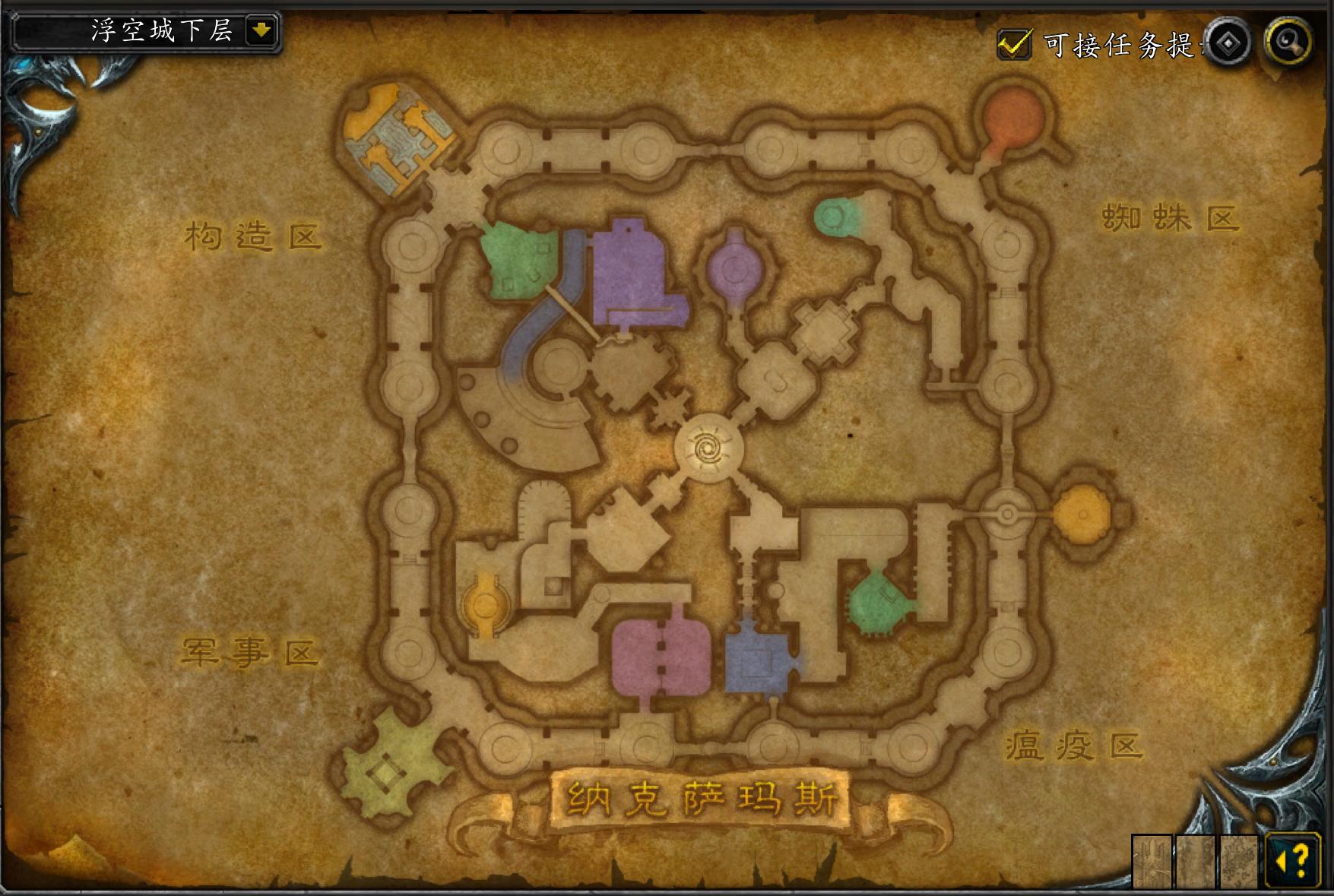The width and height of the screenshot is (1334, 896).
Task: Click the magnifying glass map button
Action: click(x=1288, y=42)
